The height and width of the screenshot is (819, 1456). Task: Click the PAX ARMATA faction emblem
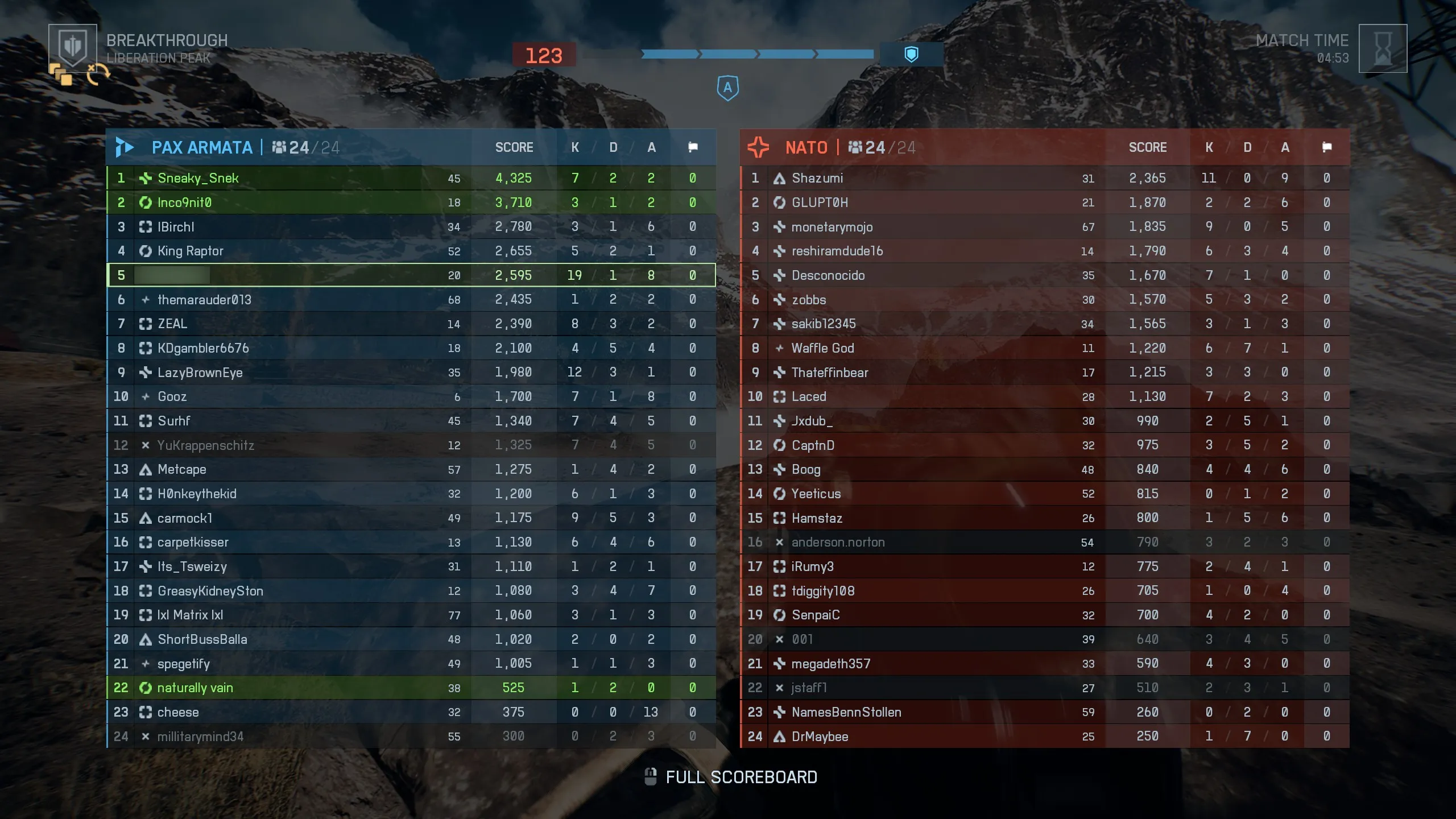coord(126,147)
